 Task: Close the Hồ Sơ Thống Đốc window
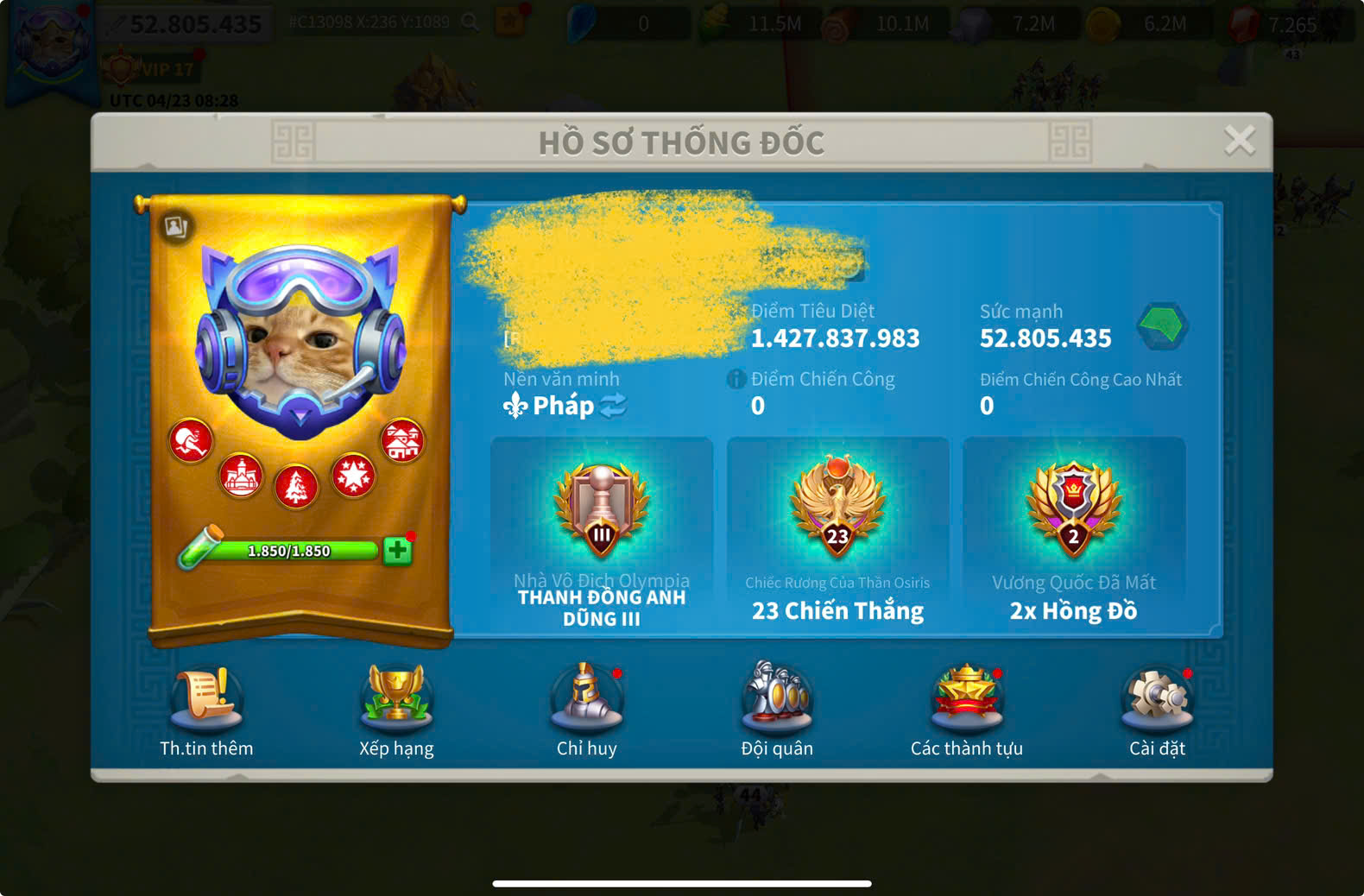[x=1239, y=140]
